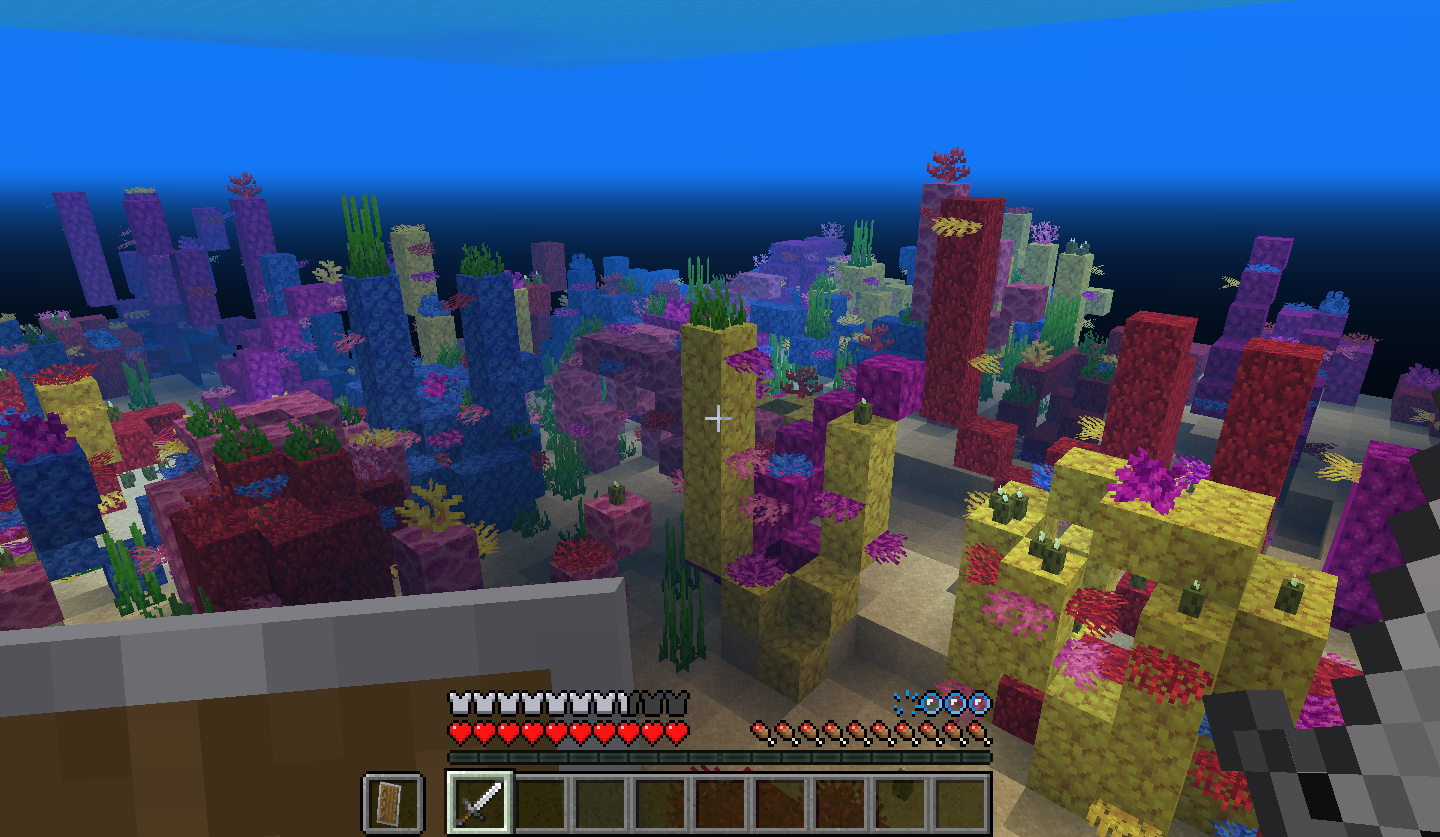
Task: Select the shield in the offhand slot
Action: (392, 802)
